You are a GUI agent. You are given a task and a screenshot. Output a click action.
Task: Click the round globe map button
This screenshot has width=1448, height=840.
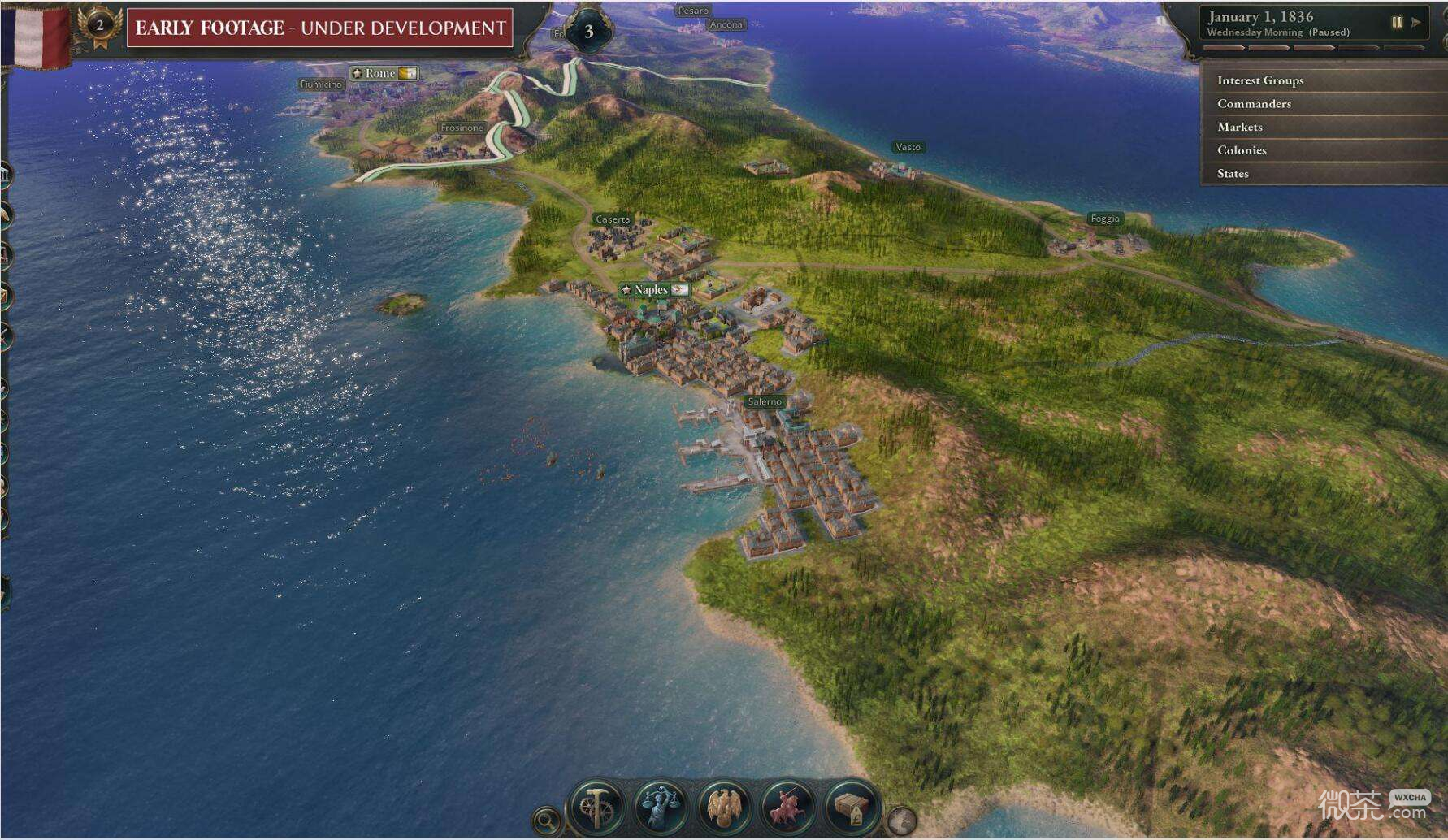click(900, 821)
